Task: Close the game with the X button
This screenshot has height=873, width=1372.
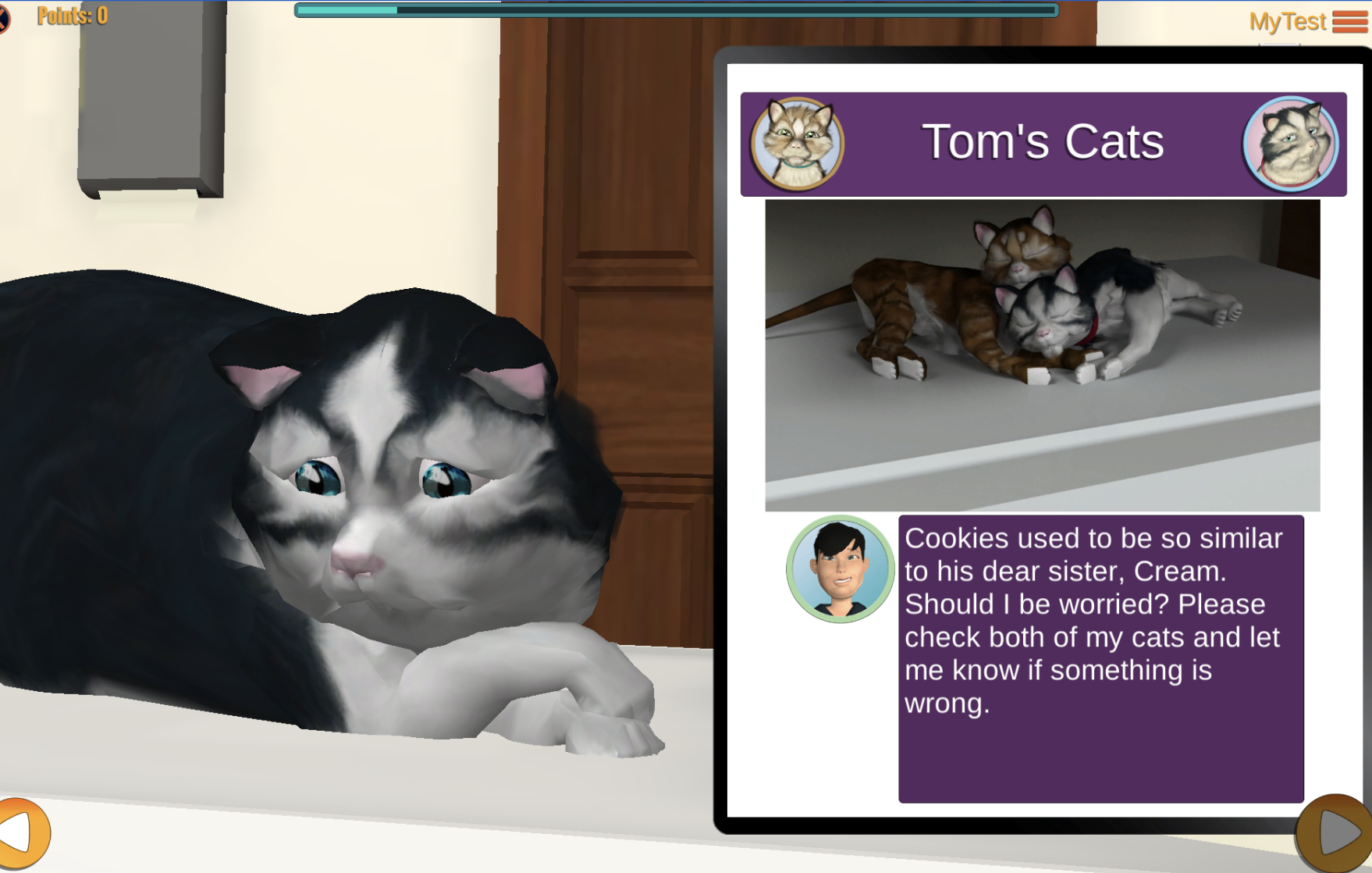Action: (3, 18)
